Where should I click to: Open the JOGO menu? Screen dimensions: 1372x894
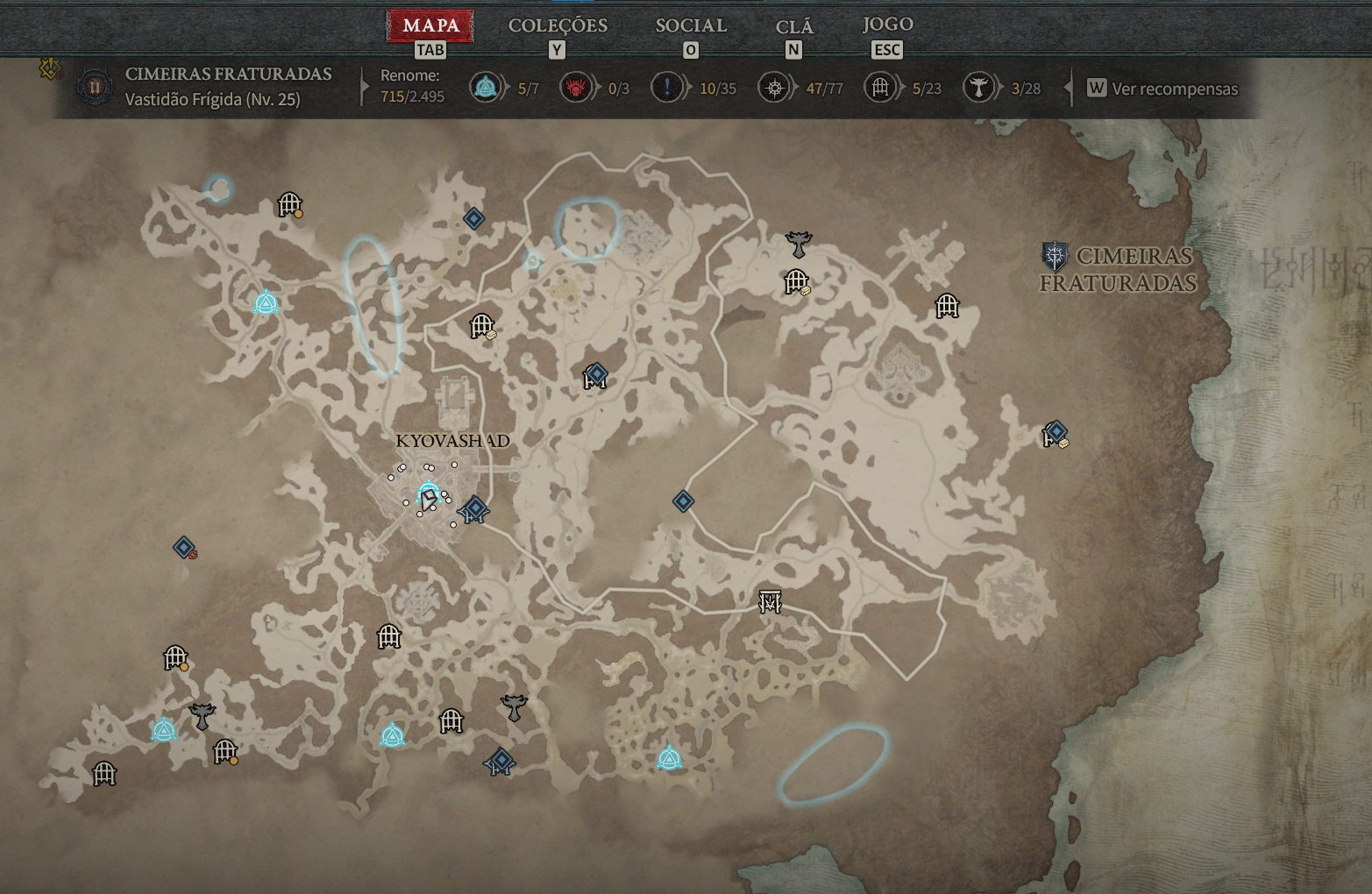(x=885, y=25)
